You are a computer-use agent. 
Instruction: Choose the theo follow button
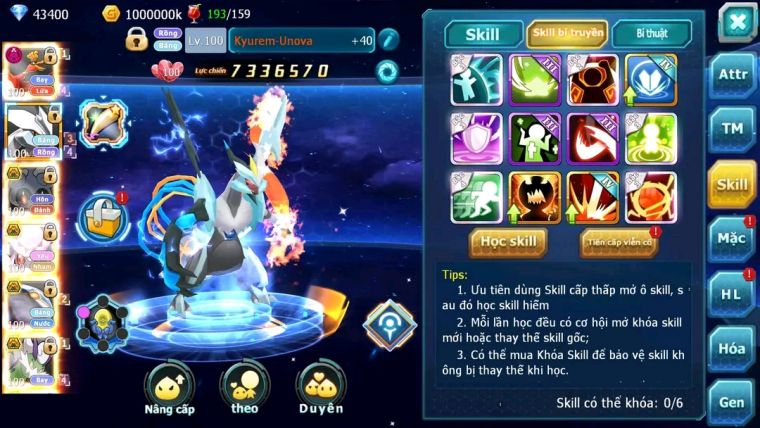coord(244,390)
